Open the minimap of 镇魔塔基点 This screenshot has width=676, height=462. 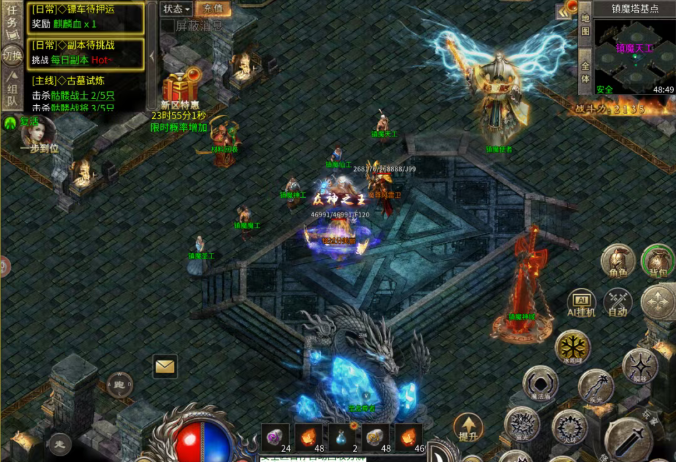pyautogui.click(x=632, y=49)
